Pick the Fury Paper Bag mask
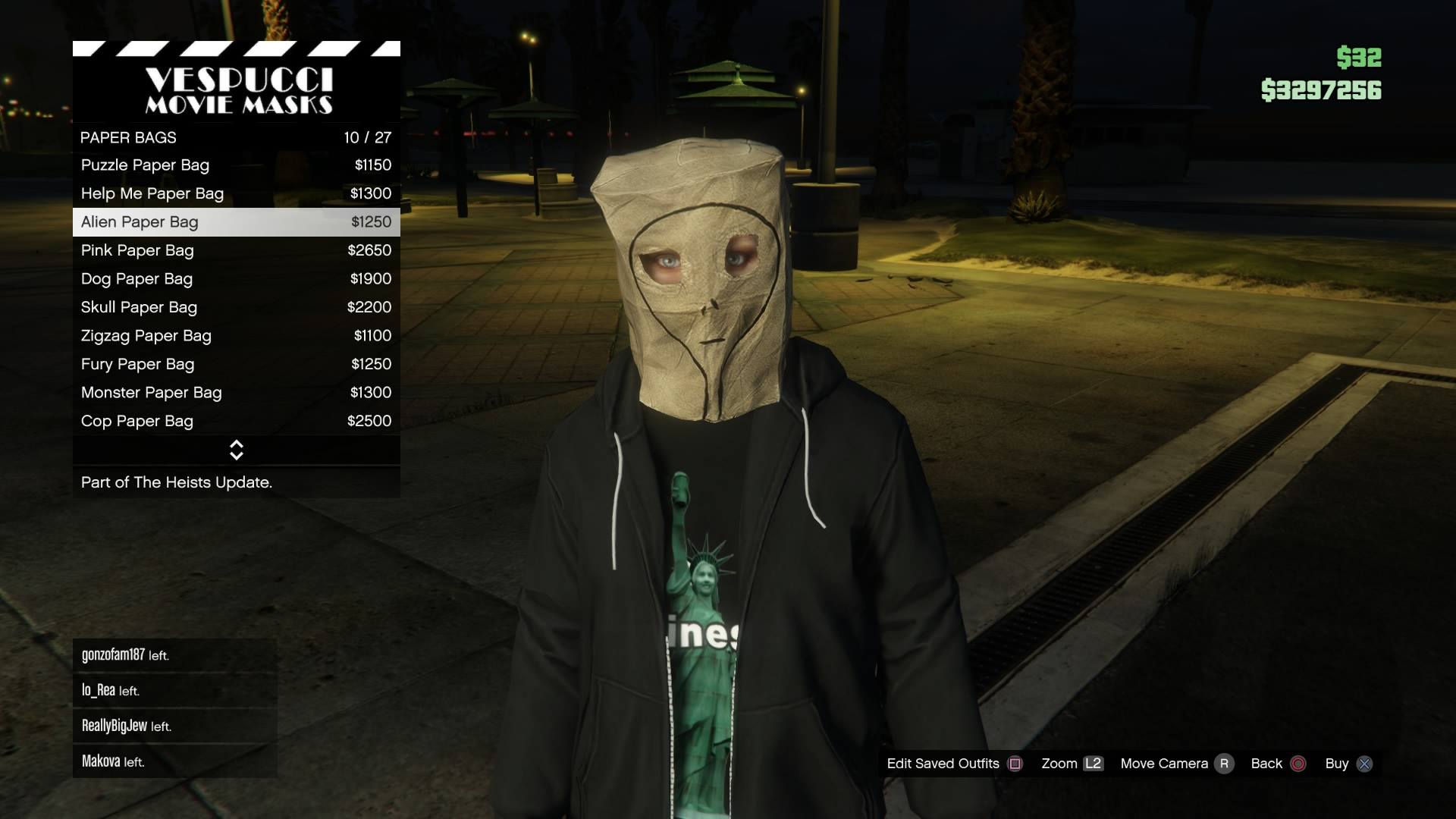Screen dimensions: 1456x819 [x=236, y=364]
